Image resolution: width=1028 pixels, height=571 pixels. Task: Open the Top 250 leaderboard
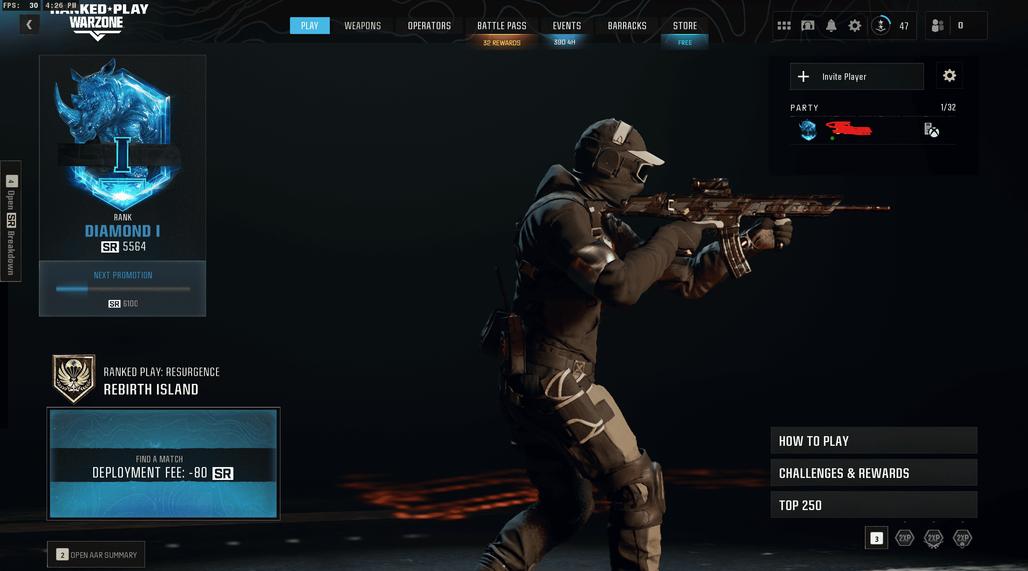873,505
